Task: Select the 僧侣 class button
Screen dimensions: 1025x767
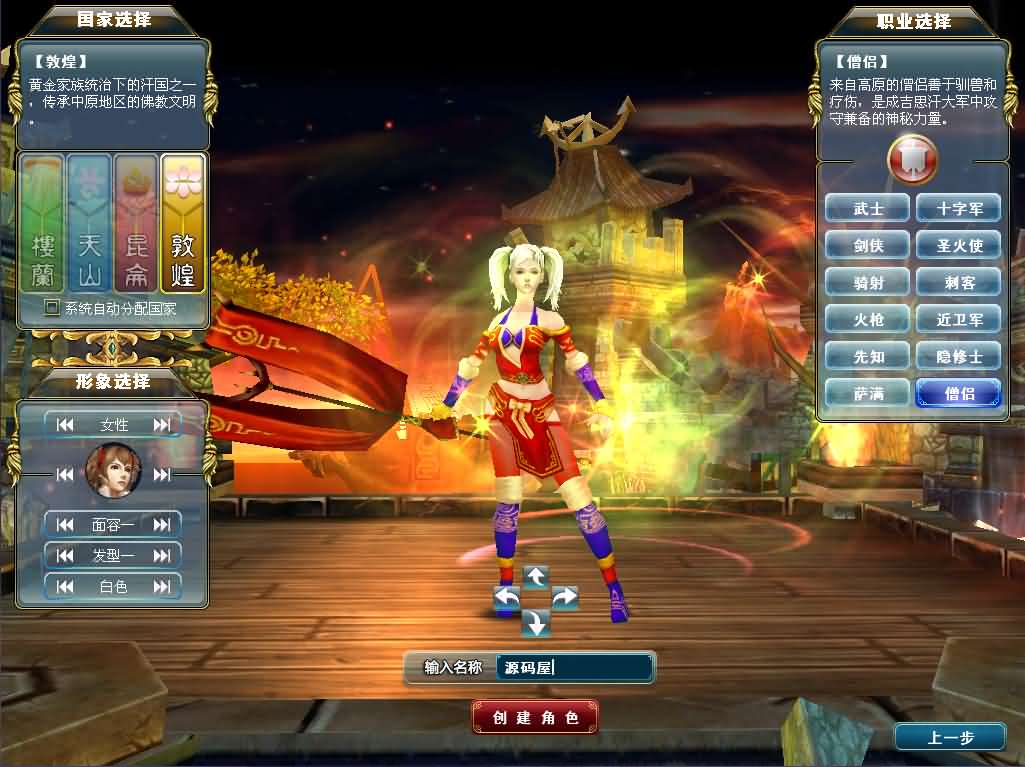Action: pos(958,393)
